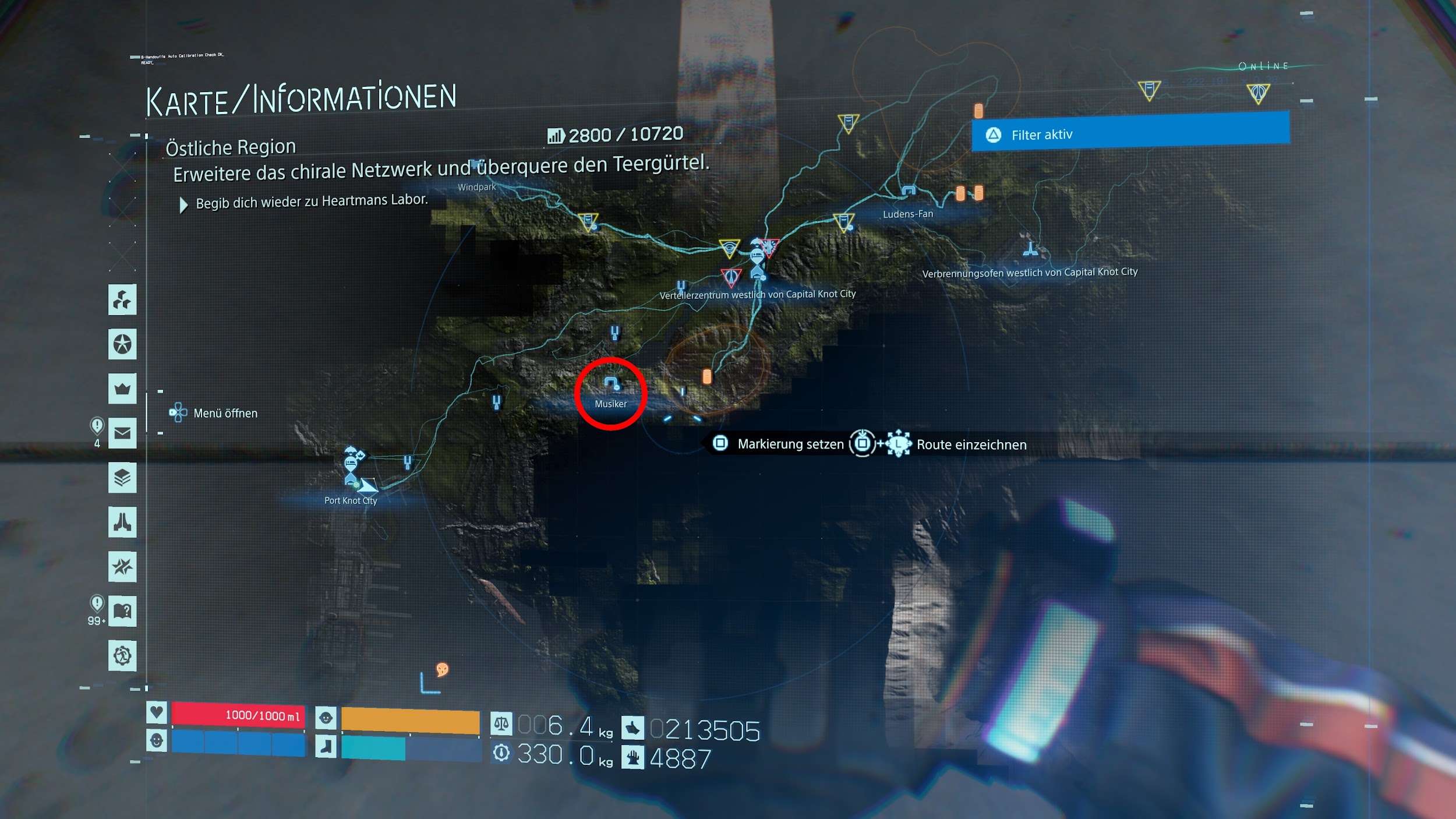Click the orange speech bubble map marker
This screenshot has width=1456, height=819.
443,669
